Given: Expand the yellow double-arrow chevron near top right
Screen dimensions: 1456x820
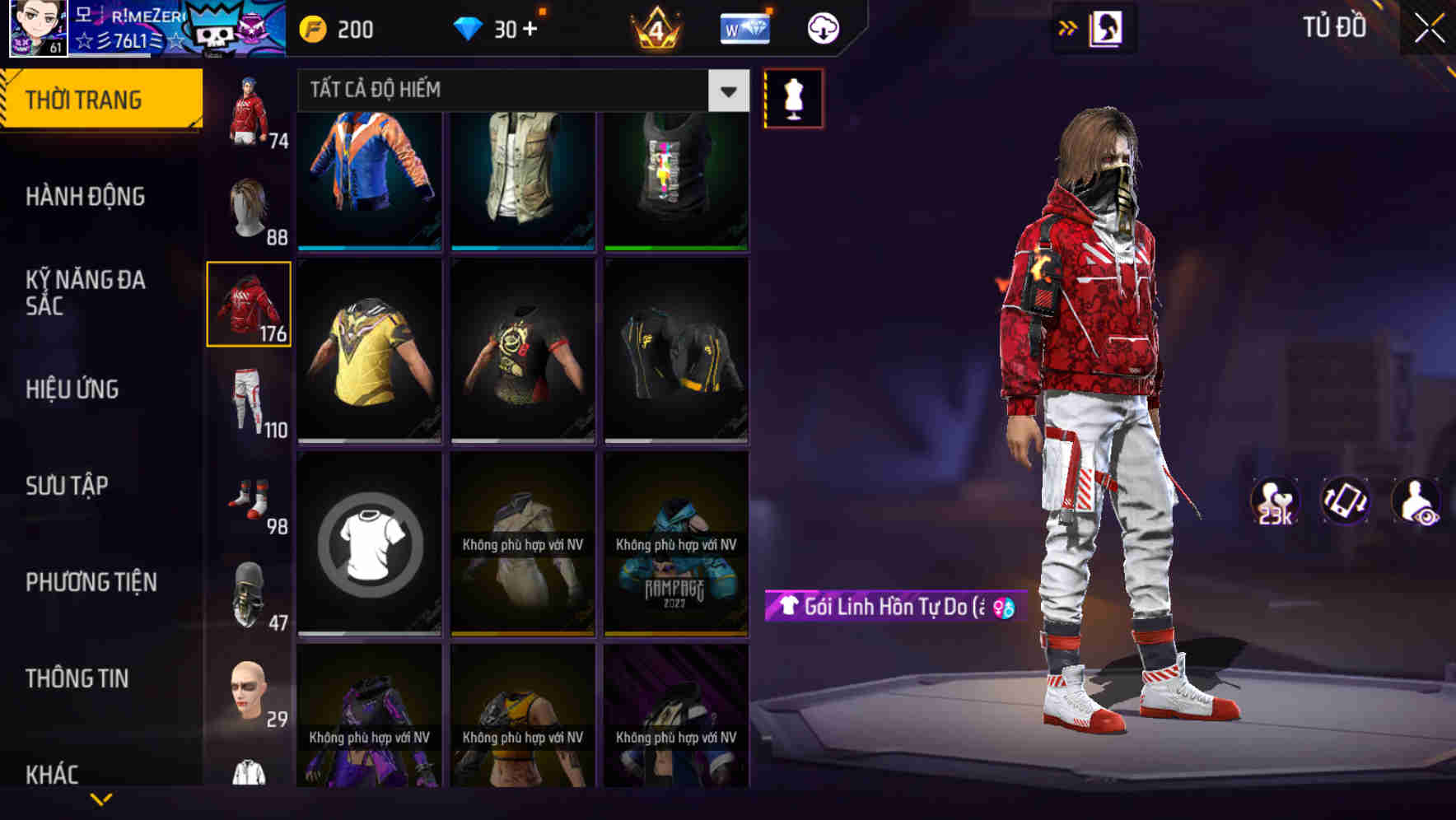Looking at the screenshot, I should (1067, 27).
